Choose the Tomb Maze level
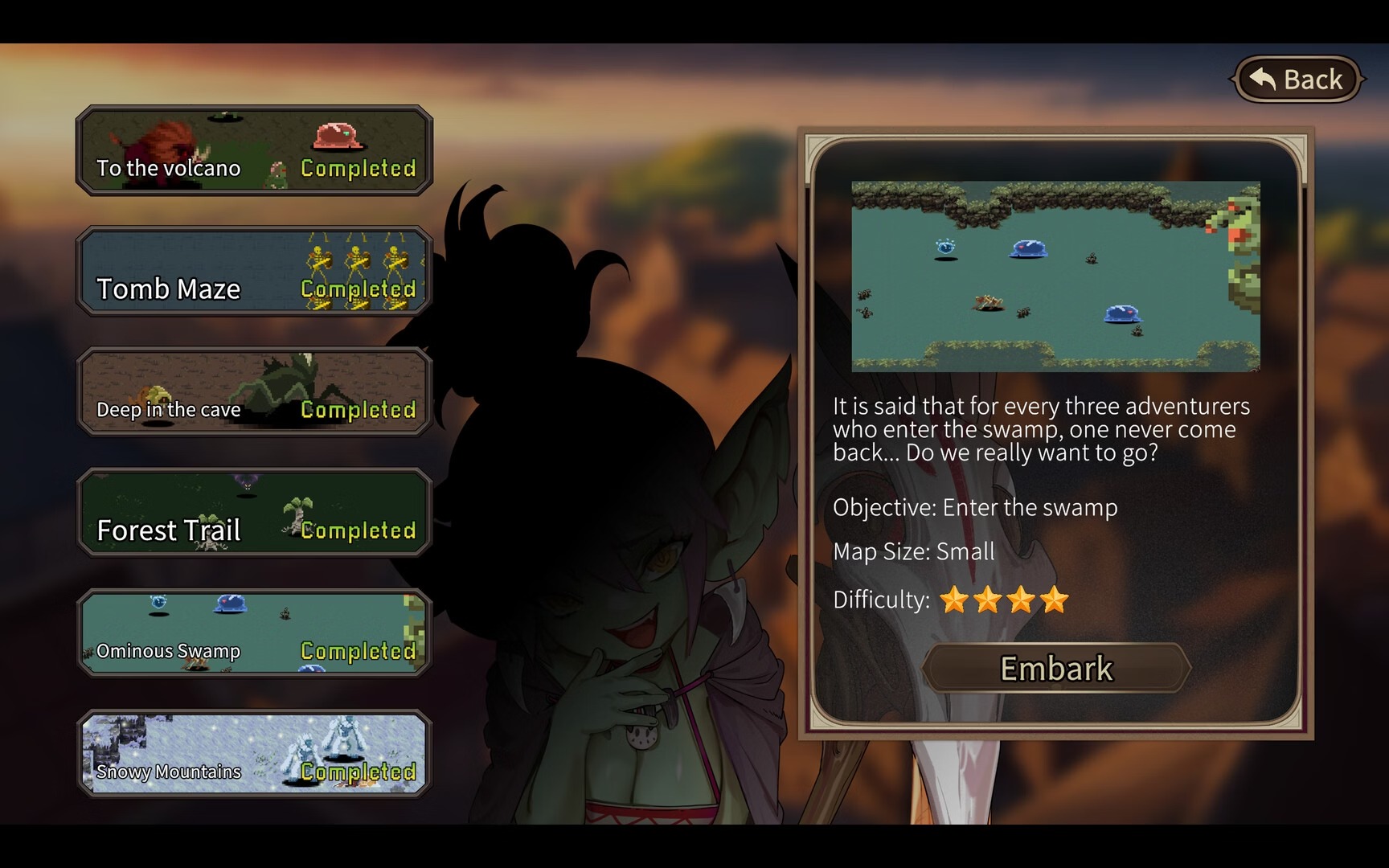Image resolution: width=1389 pixels, height=868 pixels. click(x=254, y=272)
